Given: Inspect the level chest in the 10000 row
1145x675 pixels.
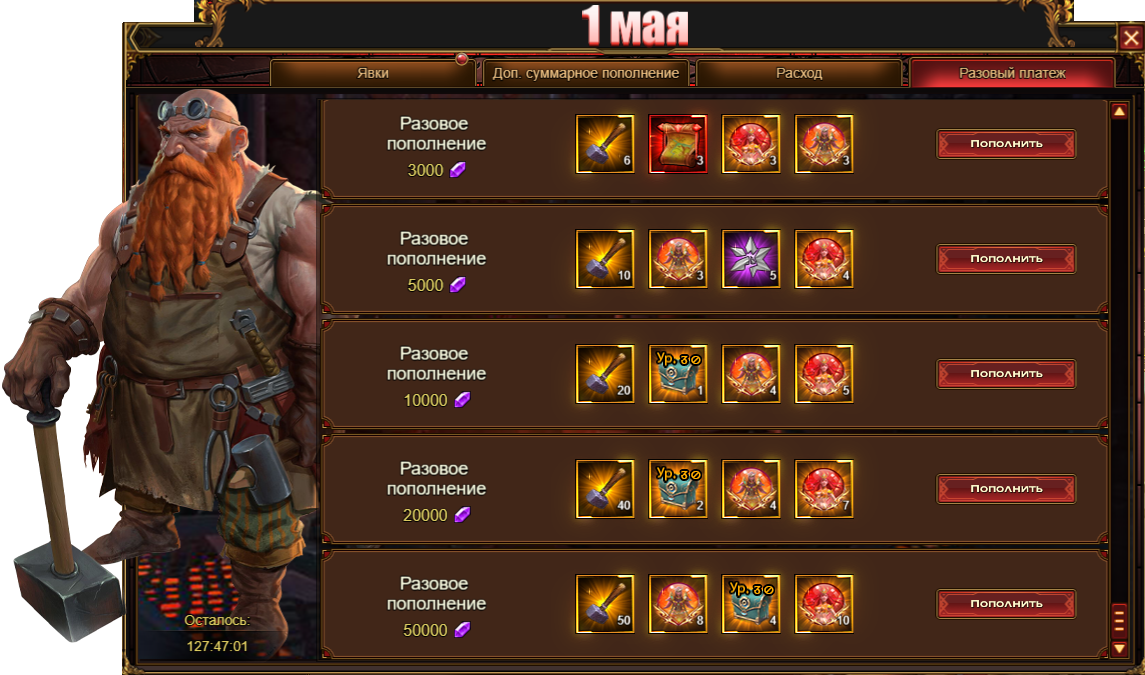Looking at the screenshot, I should point(678,374).
